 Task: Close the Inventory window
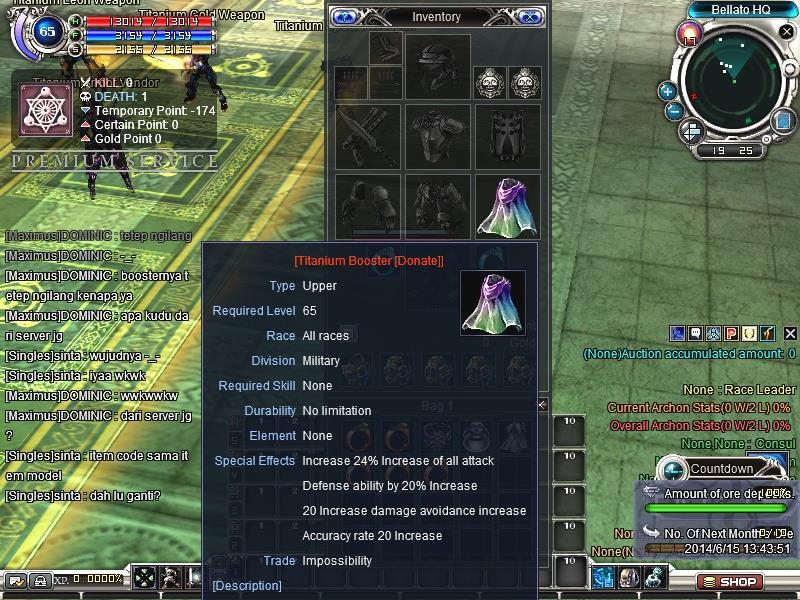tap(530, 17)
